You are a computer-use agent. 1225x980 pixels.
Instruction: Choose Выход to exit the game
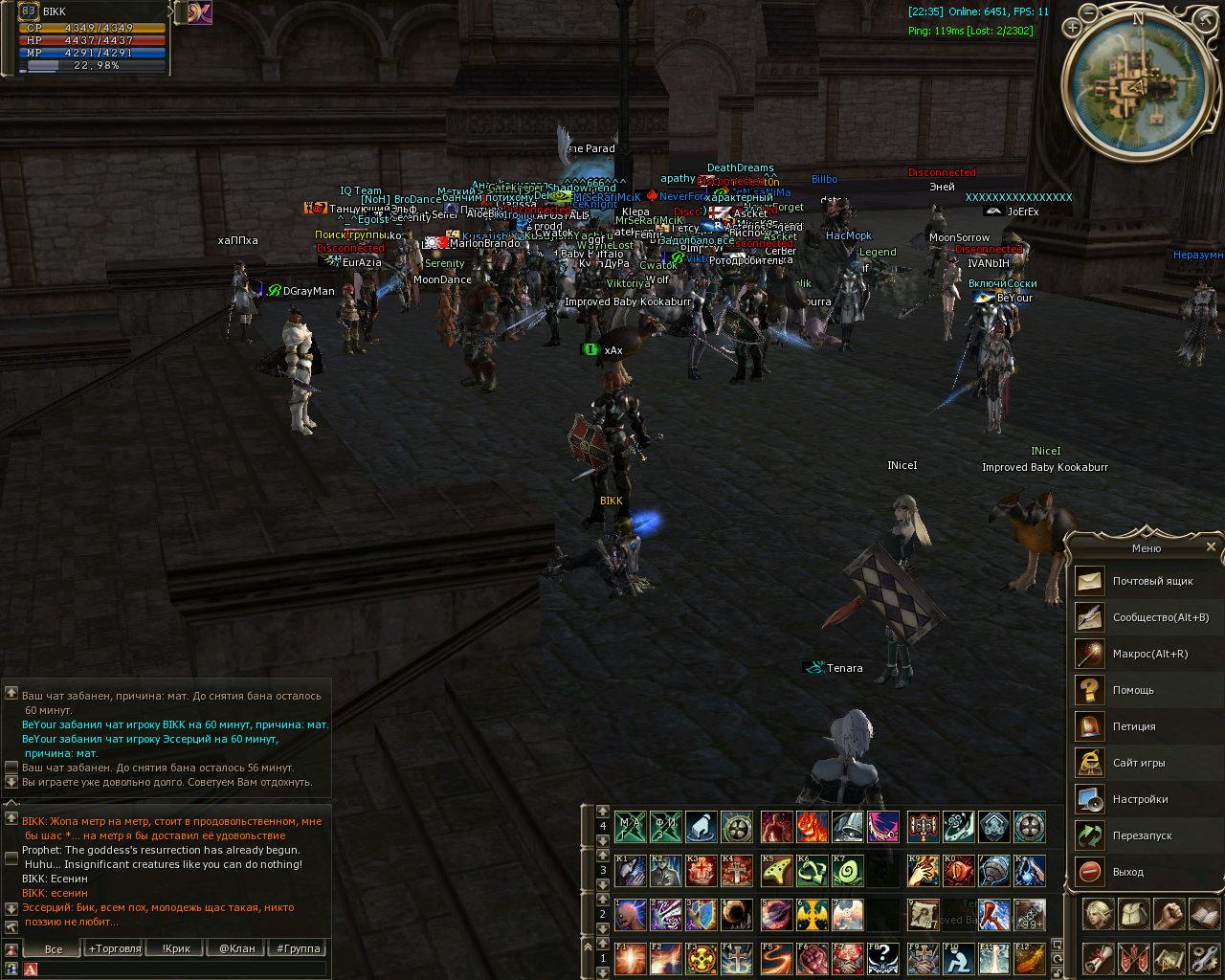point(1127,872)
